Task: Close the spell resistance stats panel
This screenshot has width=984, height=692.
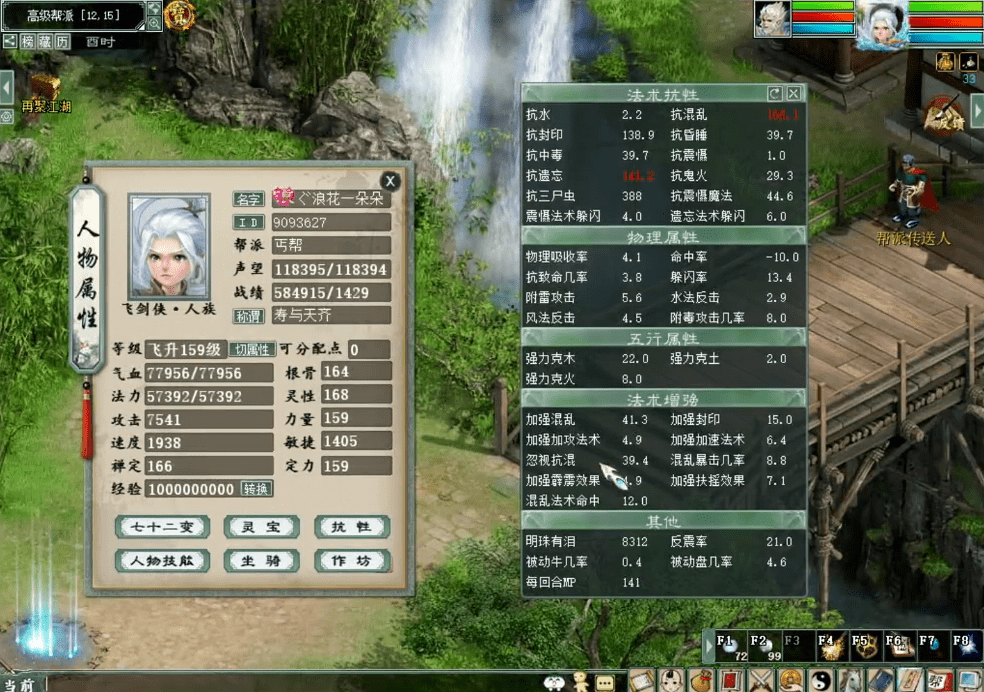Action: 793,93
